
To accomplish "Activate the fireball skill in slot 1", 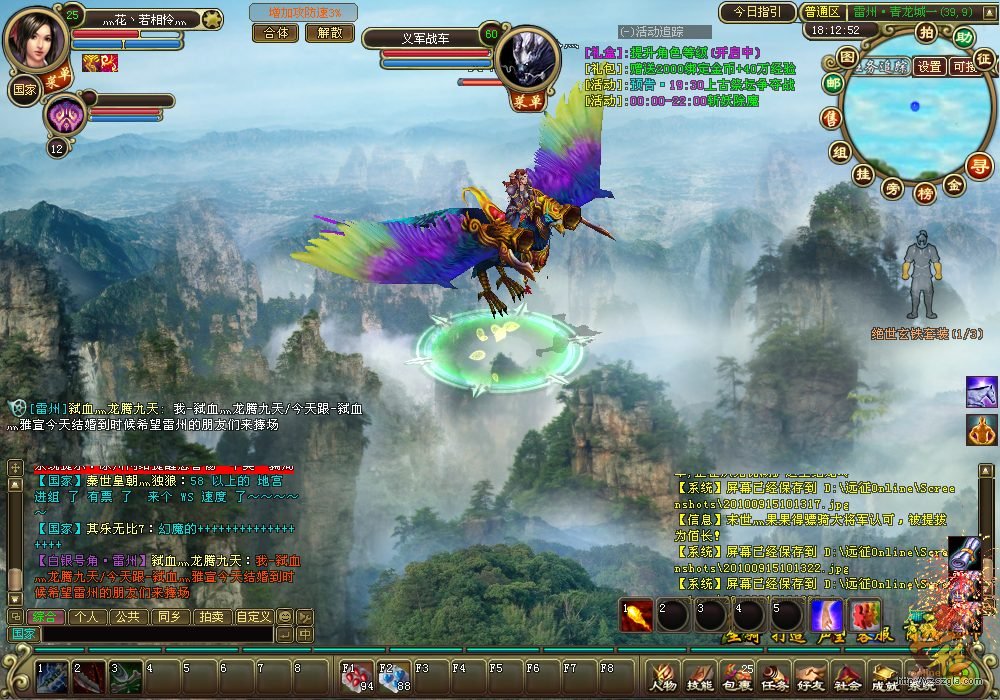I will [x=634, y=614].
